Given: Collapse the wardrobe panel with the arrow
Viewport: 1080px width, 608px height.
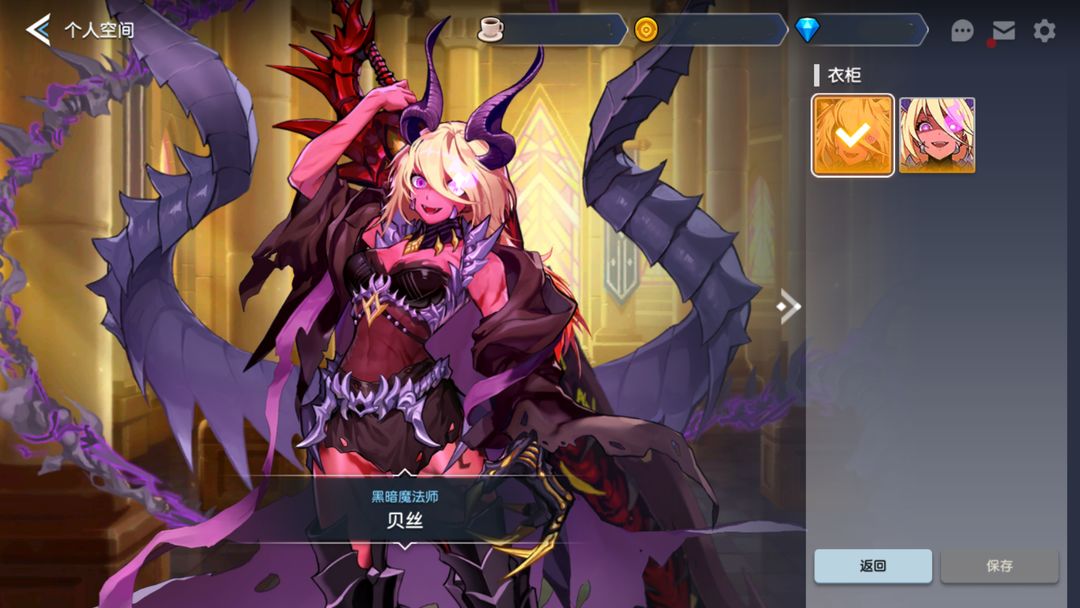Looking at the screenshot, I should [x=790, y=306].
